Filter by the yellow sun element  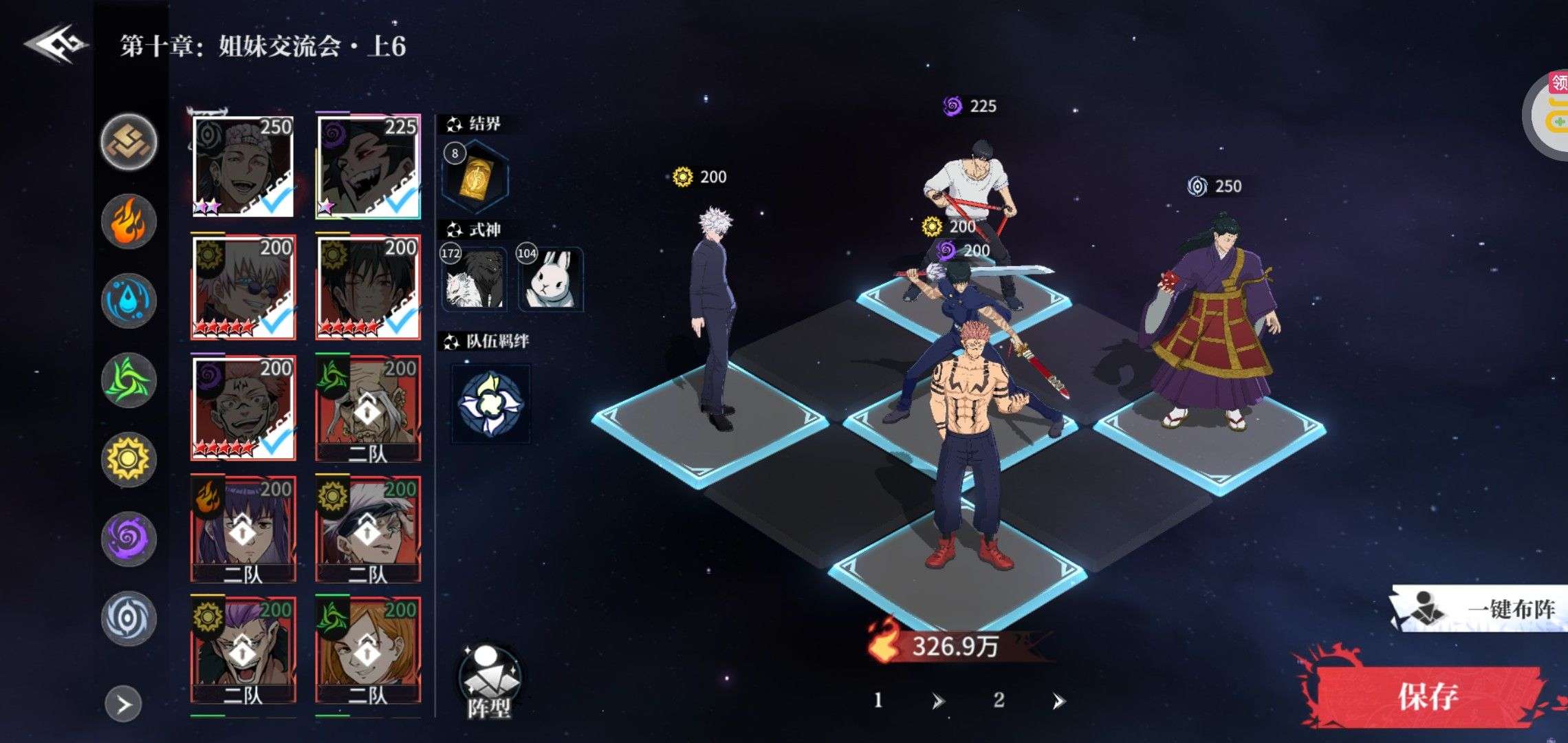129,460
